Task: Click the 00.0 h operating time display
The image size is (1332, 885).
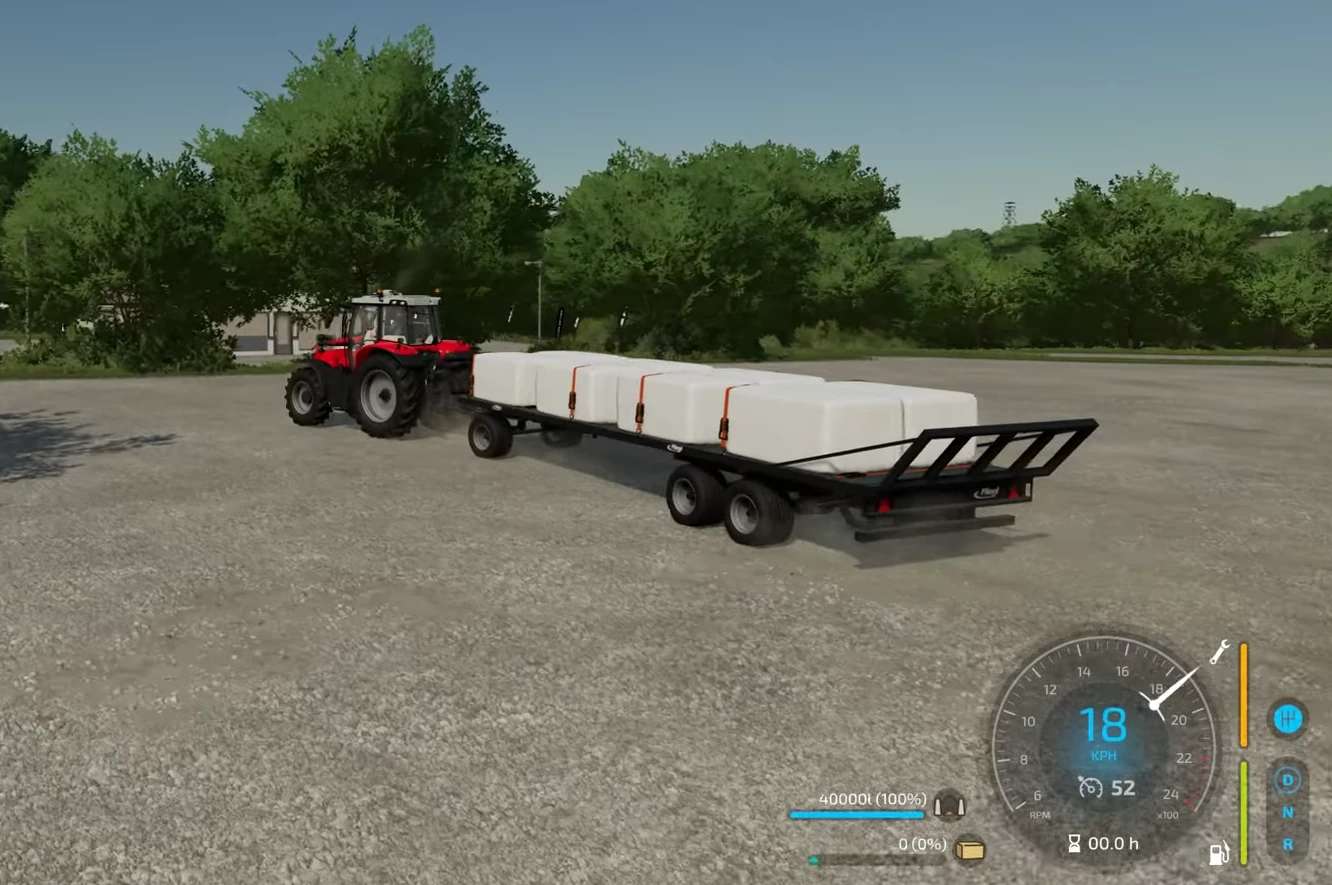Action: [x=1114, y=843]
